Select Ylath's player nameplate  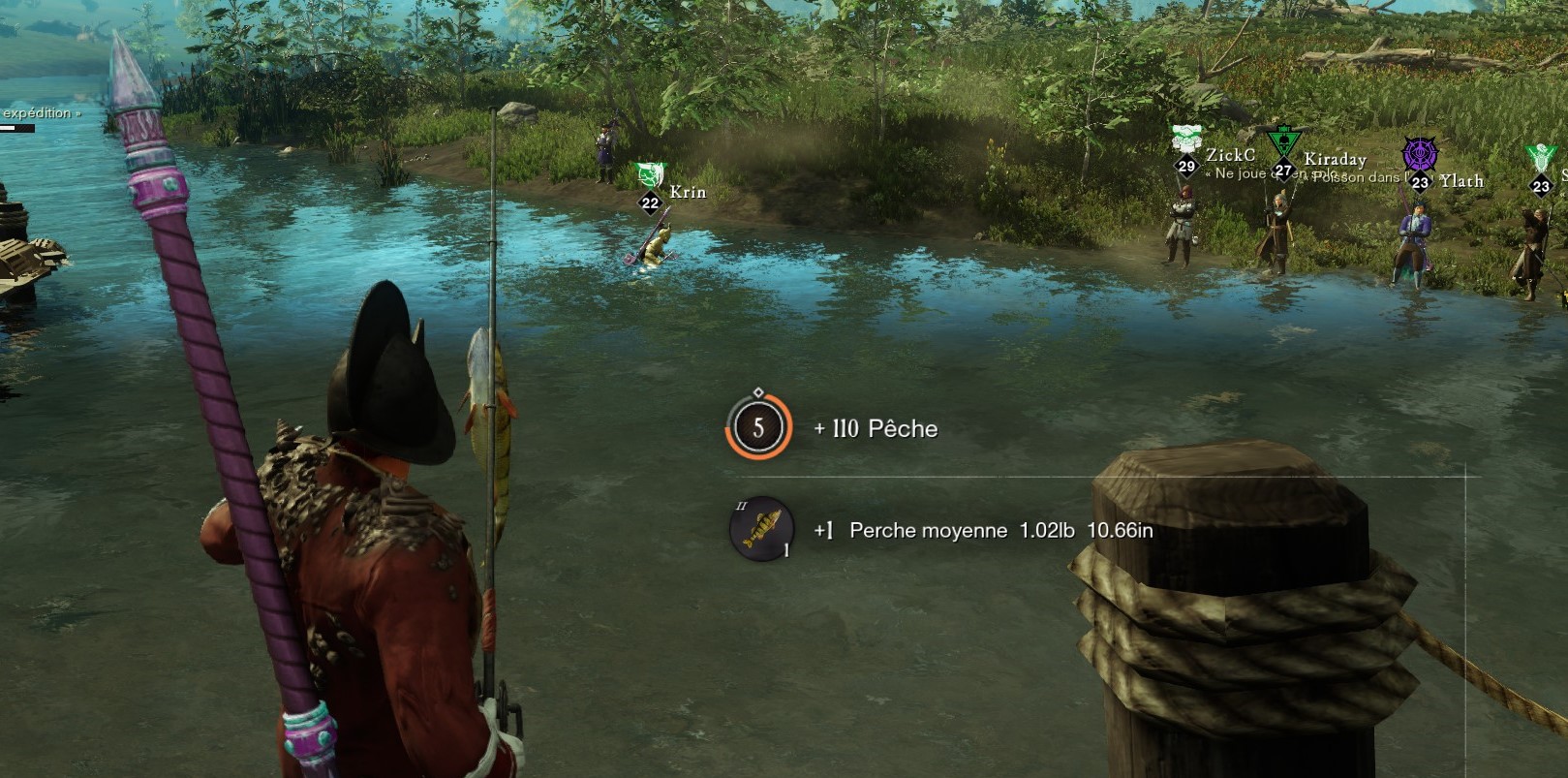pyautogui.click(x=1460, y=181)
